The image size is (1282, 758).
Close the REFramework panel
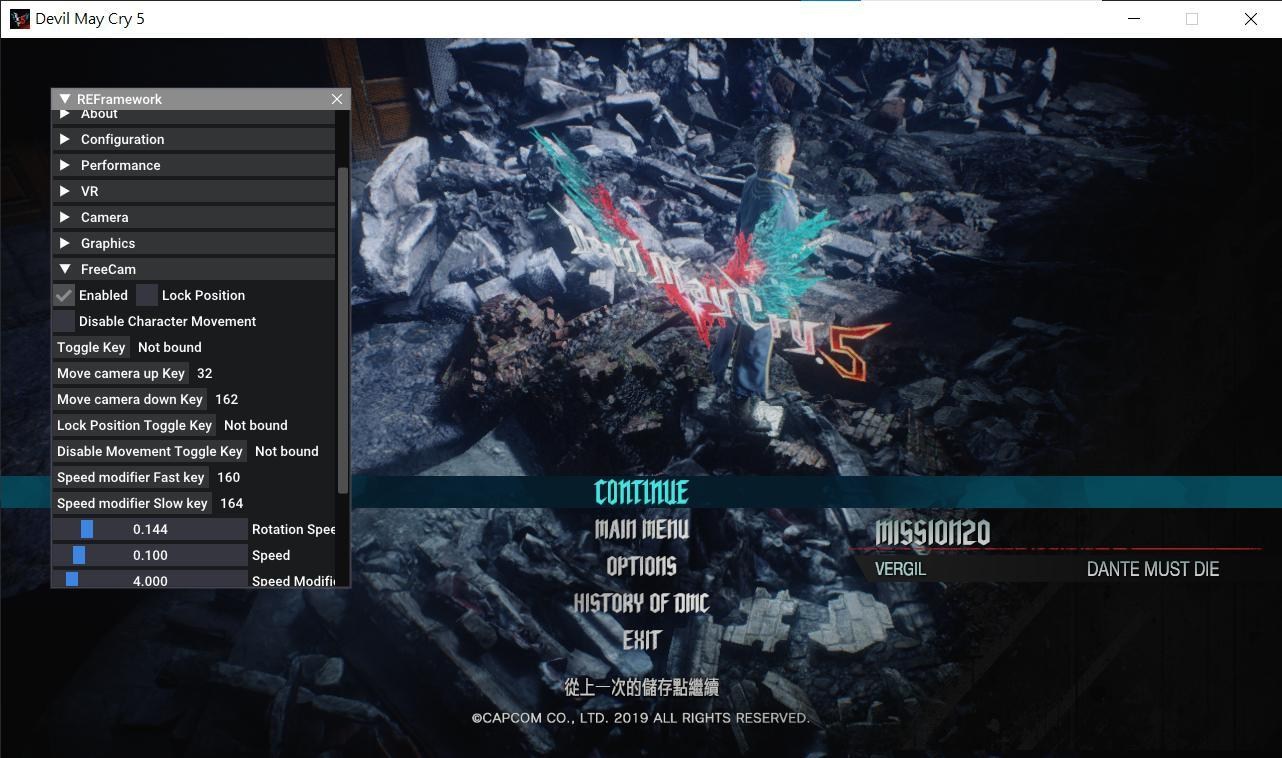tap(337, 99)
